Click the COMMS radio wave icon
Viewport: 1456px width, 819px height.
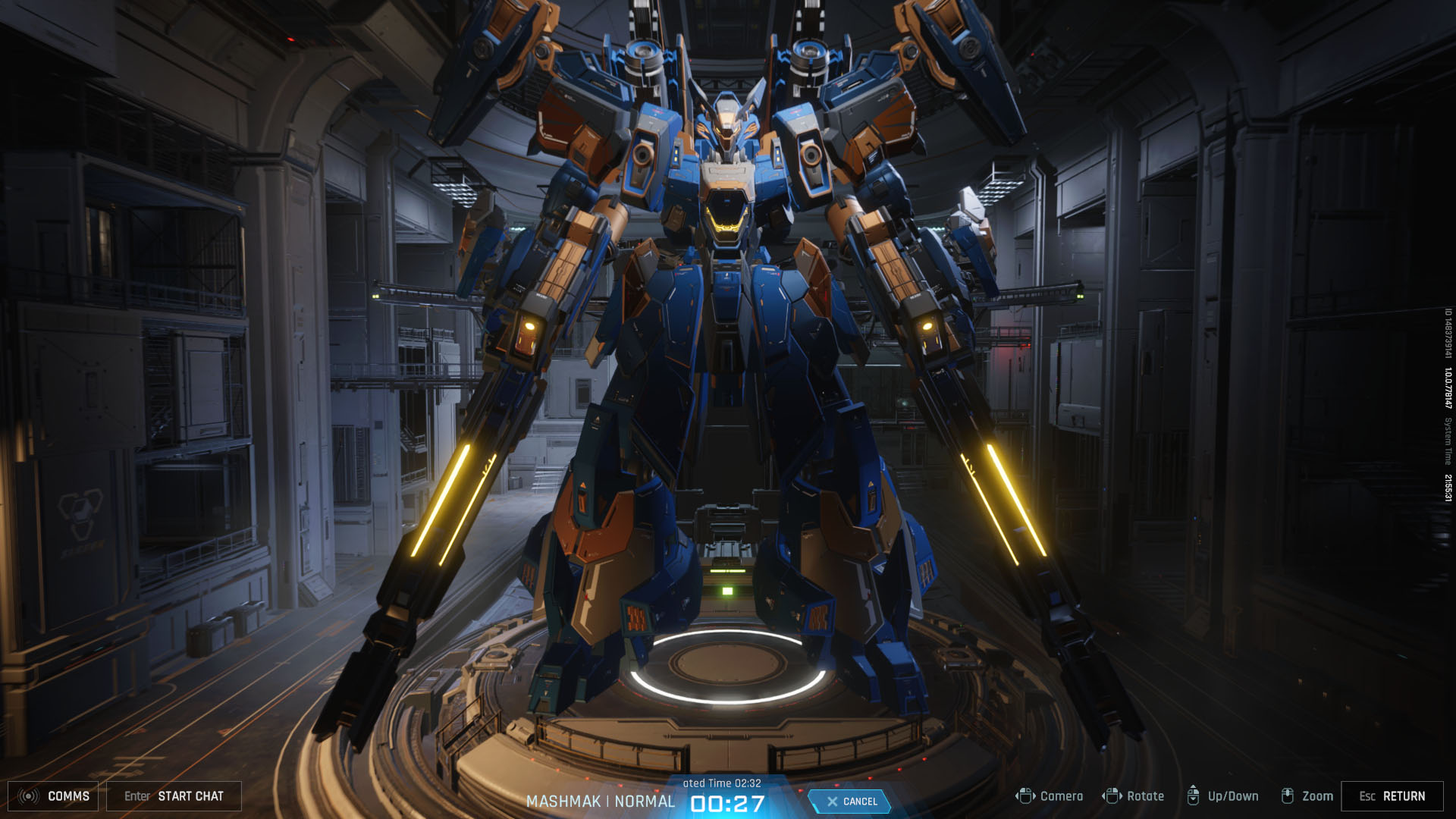point(29,796)
